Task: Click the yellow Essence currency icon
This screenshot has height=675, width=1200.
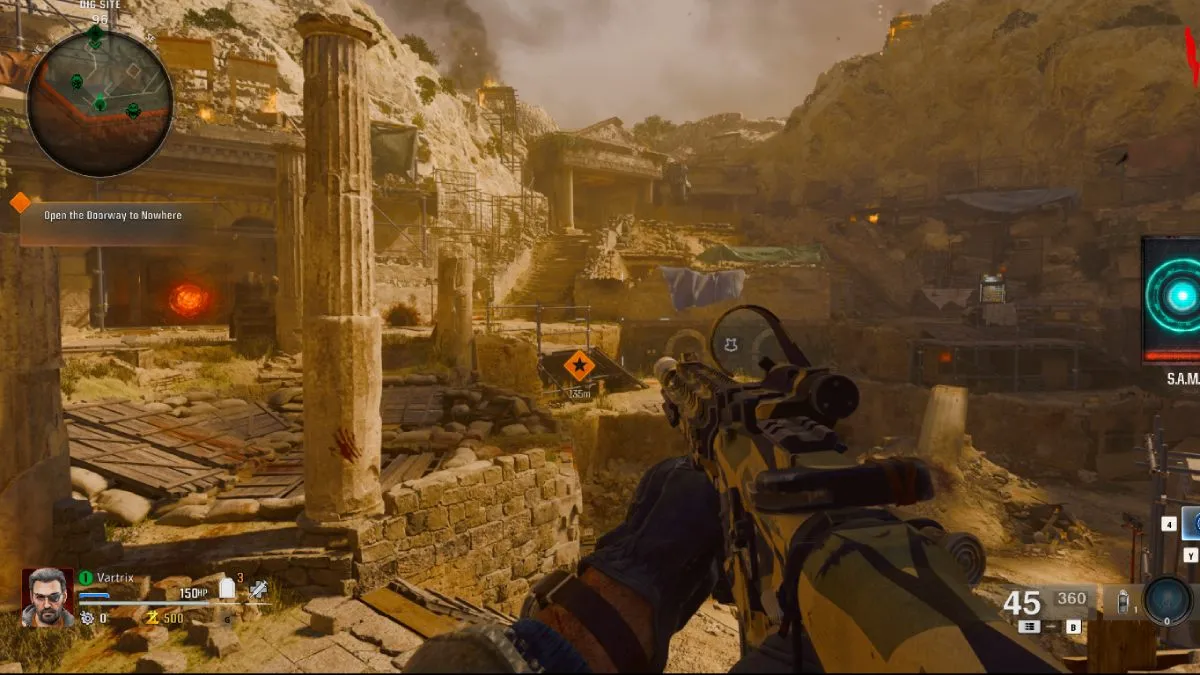Action: point(153,618)
